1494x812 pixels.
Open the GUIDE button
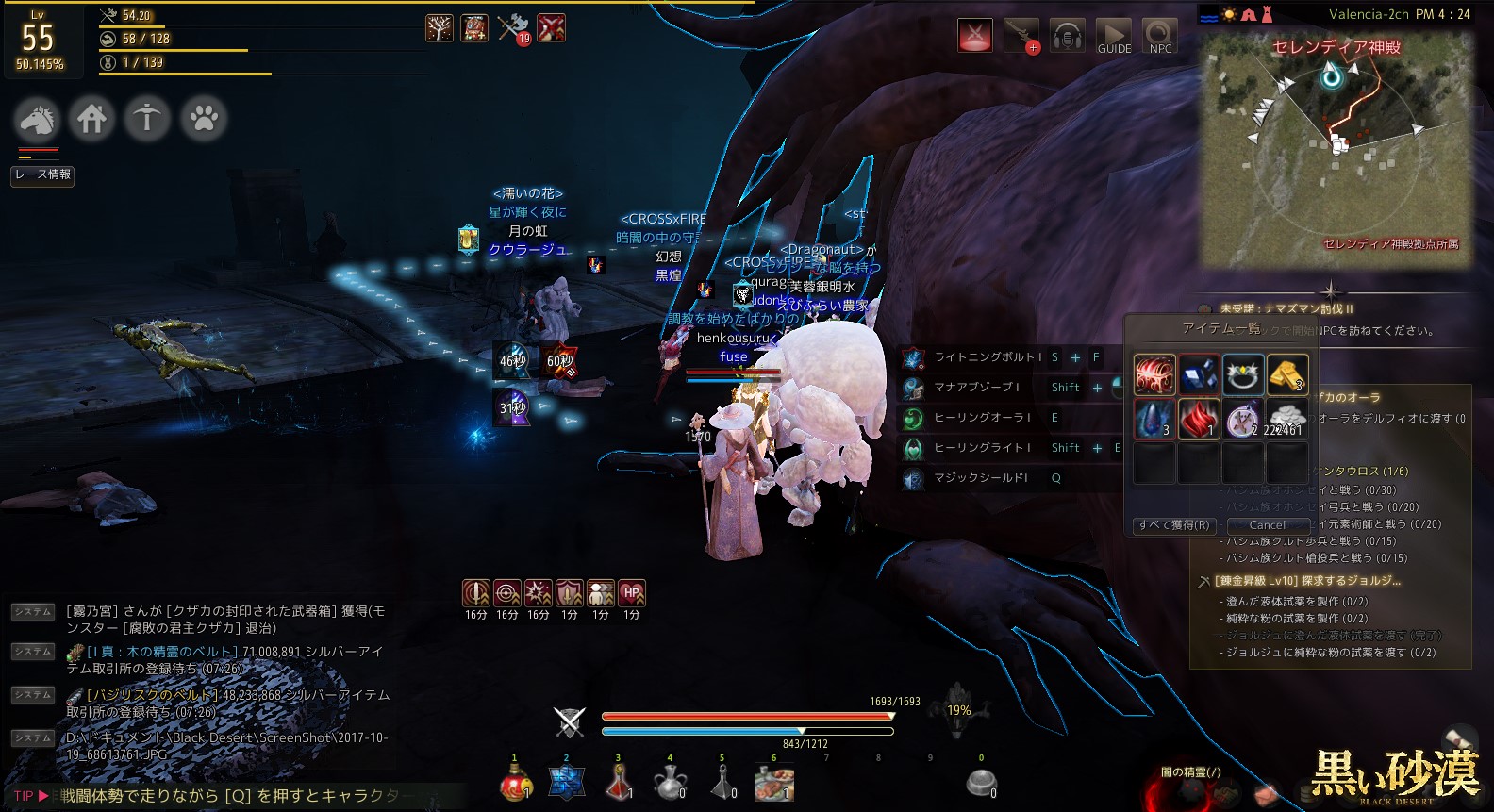[x=1114, y=37]
